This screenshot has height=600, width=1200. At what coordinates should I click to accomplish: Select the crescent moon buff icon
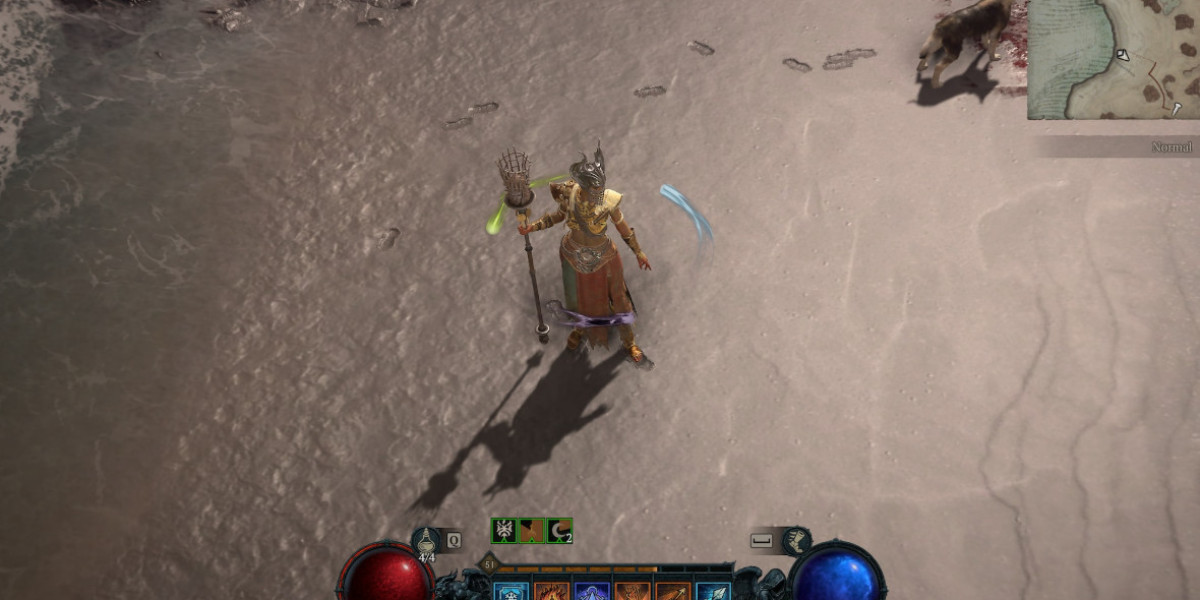pos(559,531)
